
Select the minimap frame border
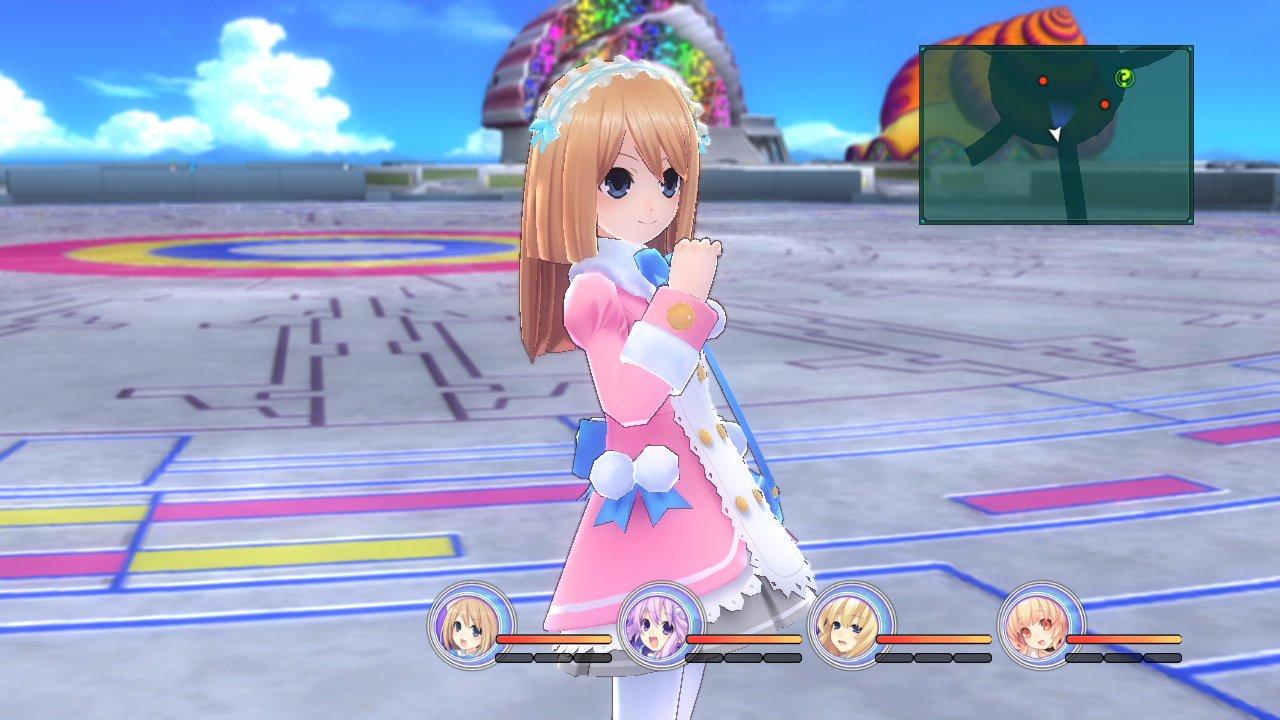[x=1055, y=47]
